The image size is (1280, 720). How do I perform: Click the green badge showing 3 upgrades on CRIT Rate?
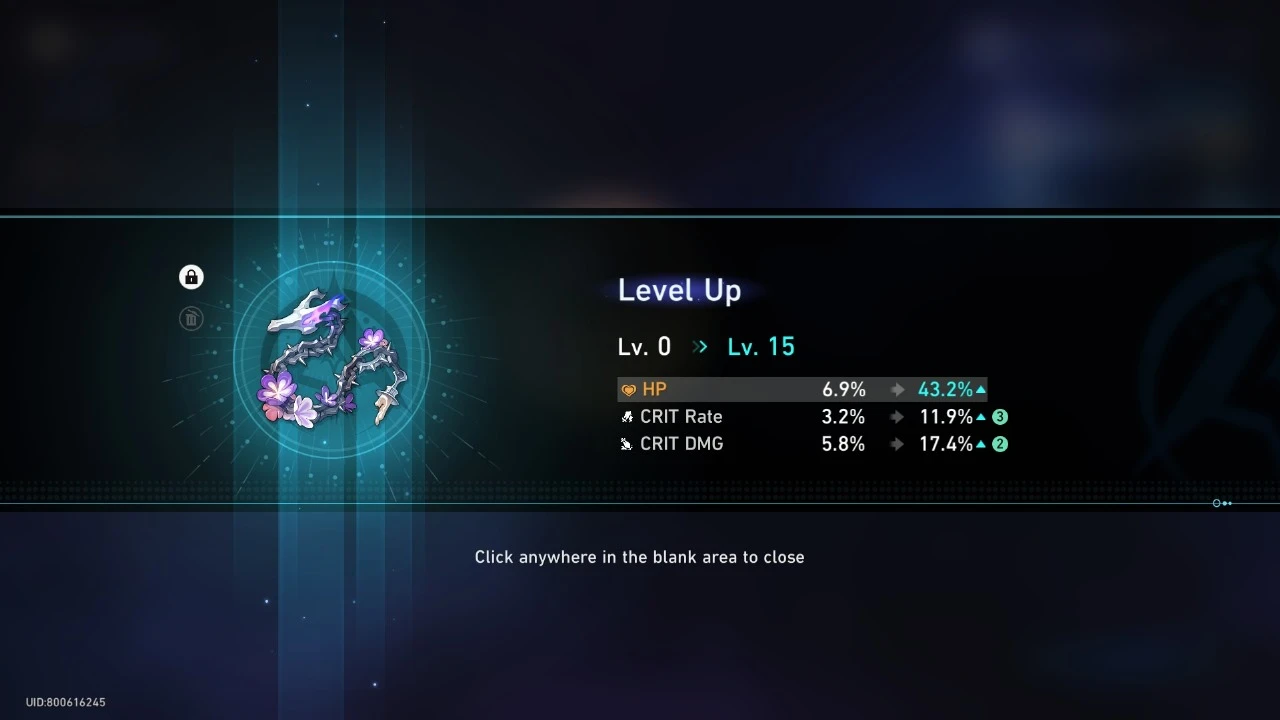pos(1000,416)
